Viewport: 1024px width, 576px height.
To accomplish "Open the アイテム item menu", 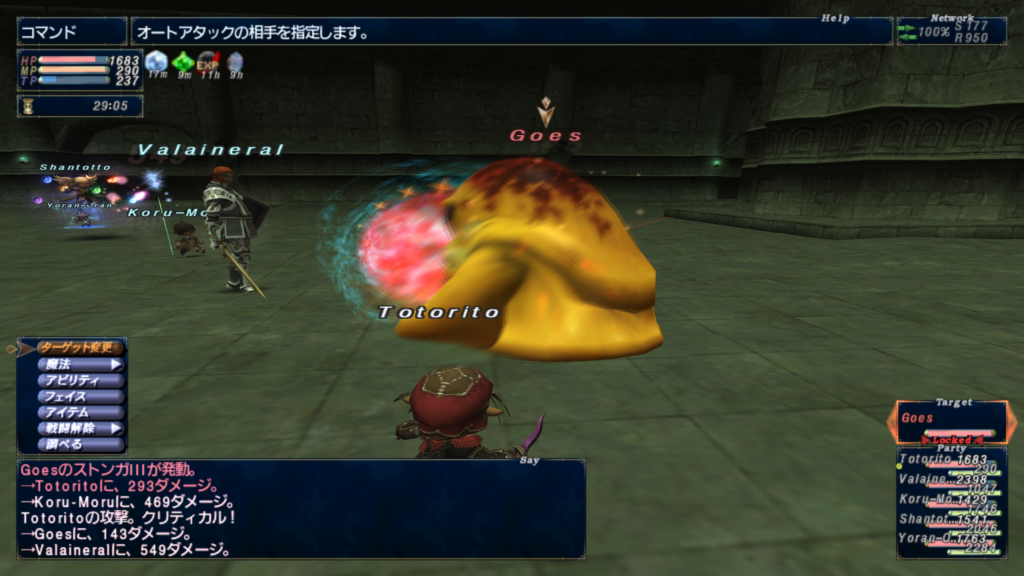I will tap(80, 412).
